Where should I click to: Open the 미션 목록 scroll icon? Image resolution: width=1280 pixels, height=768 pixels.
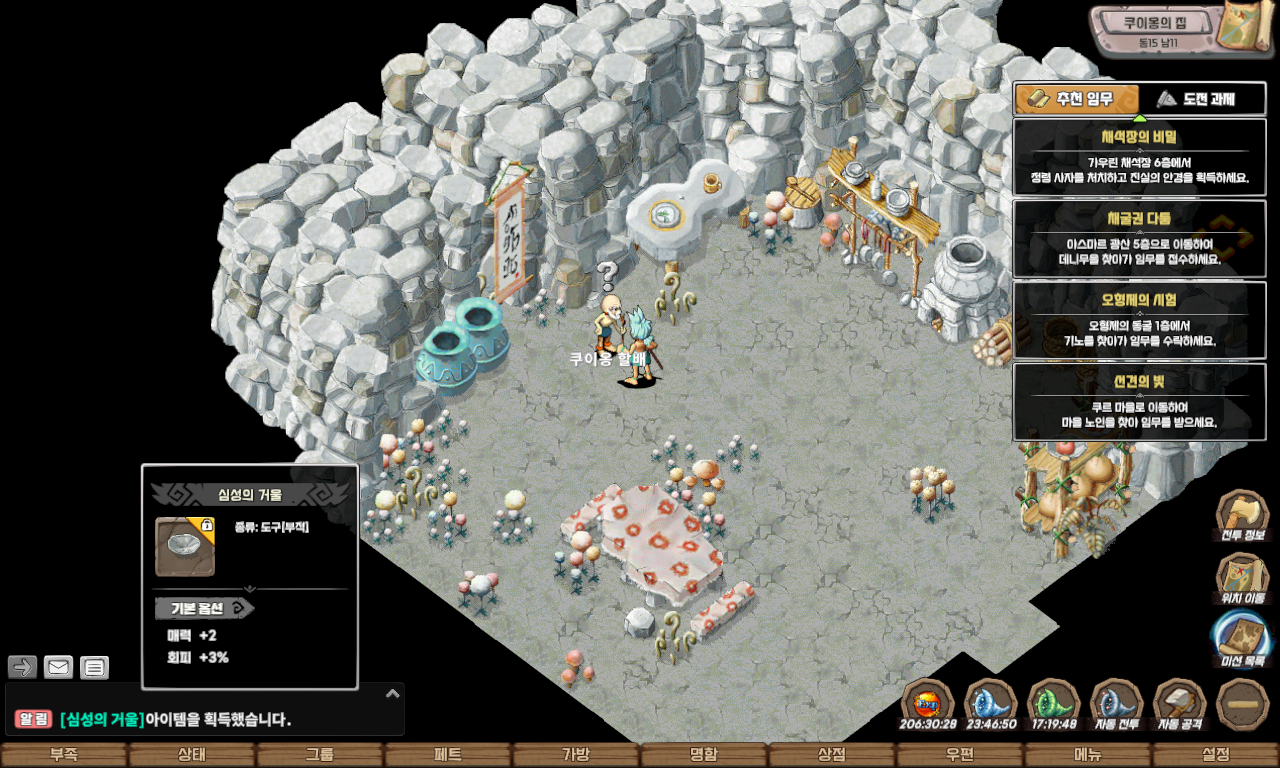(x=1242, y=639)
